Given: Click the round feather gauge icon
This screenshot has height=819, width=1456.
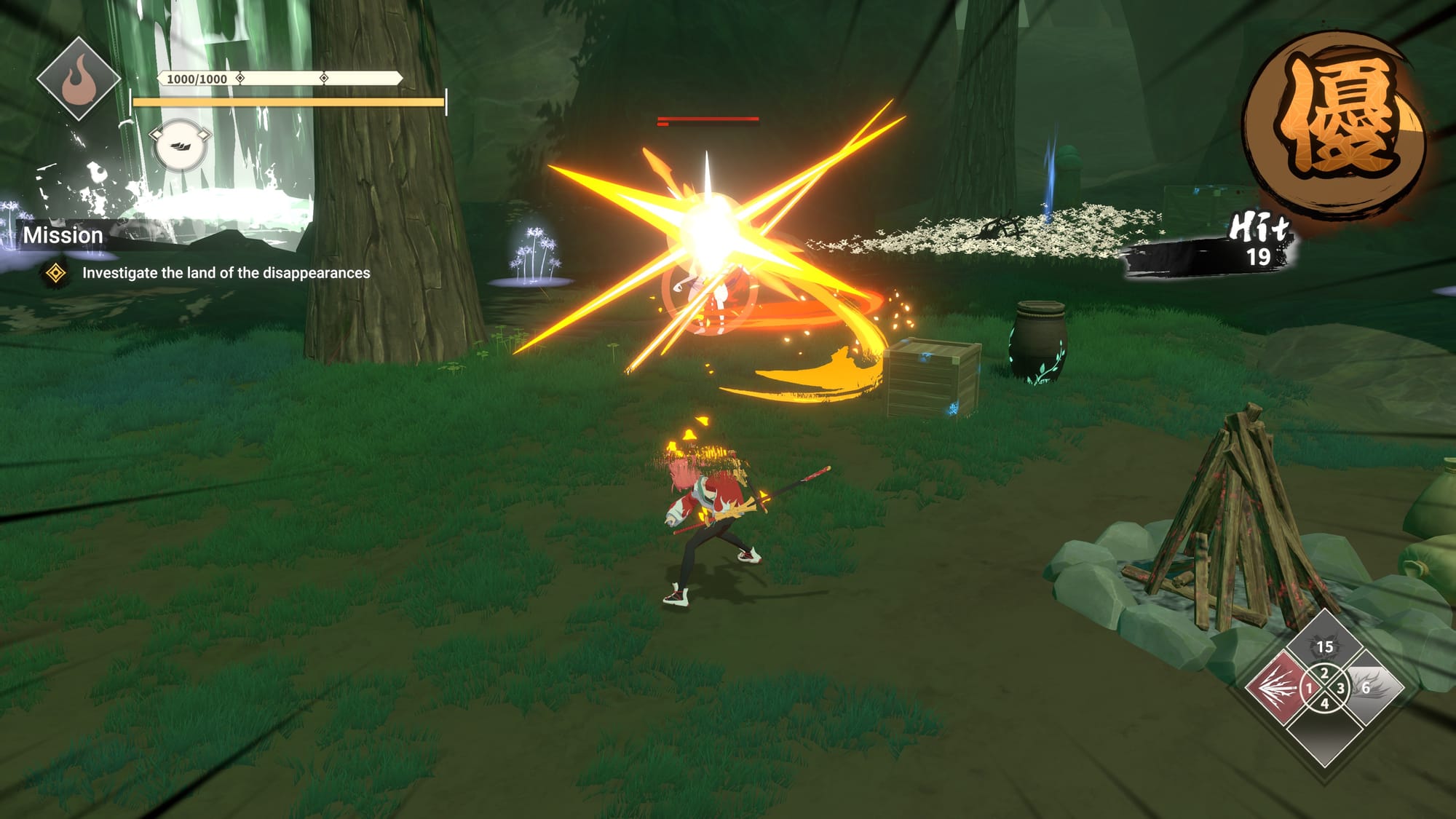Looking at the screenshot, I should point(180,146).
